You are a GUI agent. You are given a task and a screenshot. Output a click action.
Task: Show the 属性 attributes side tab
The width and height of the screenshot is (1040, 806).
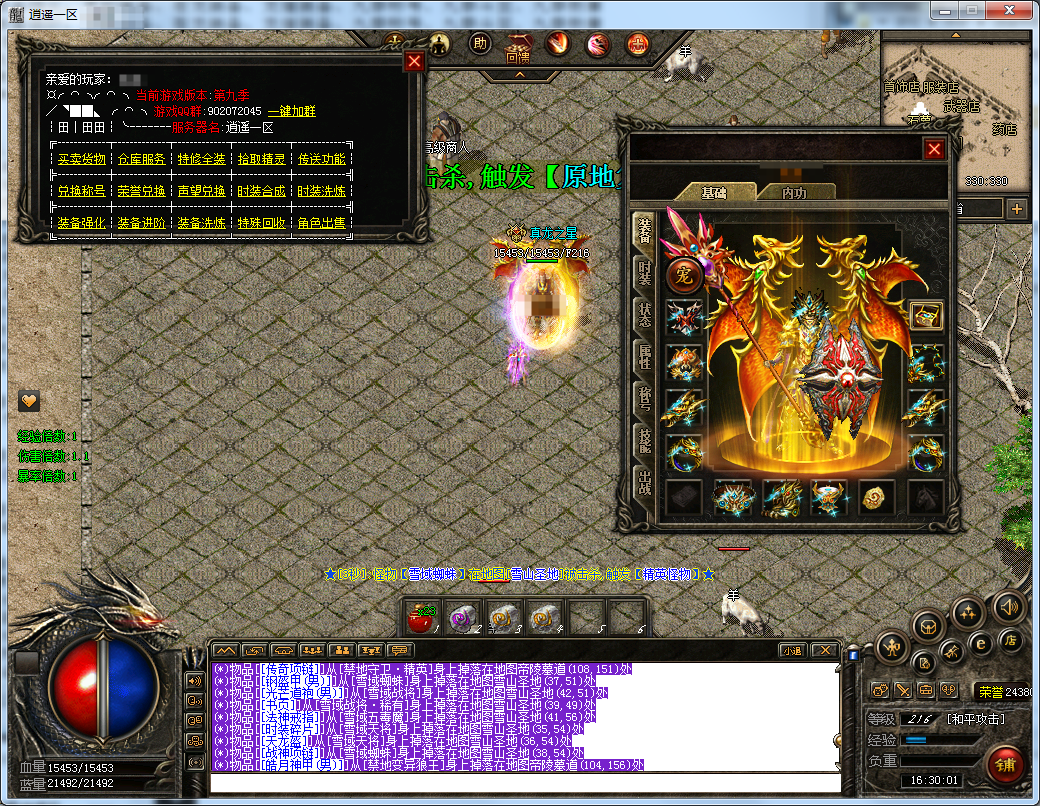[645, 357]
